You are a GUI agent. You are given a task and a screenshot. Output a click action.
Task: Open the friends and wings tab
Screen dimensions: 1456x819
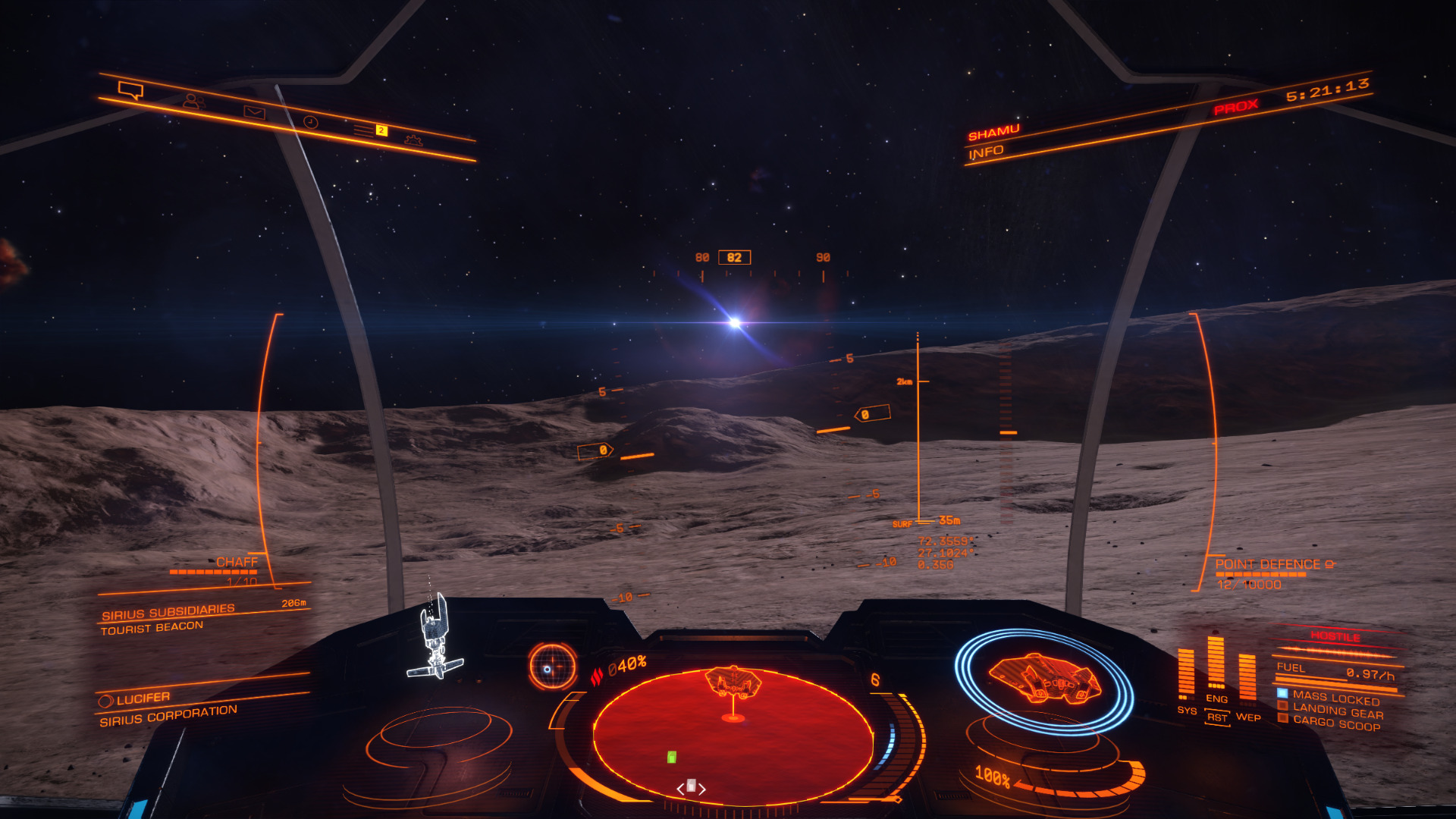coord(193,101)
